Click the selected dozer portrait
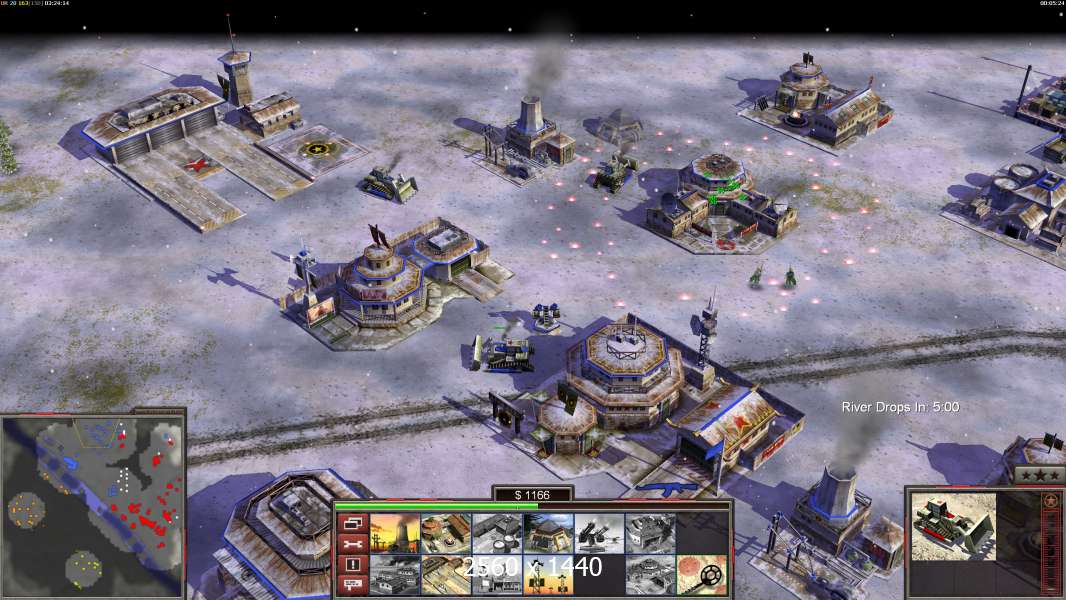The image size is (1066, 600). (x=954, y=526)
